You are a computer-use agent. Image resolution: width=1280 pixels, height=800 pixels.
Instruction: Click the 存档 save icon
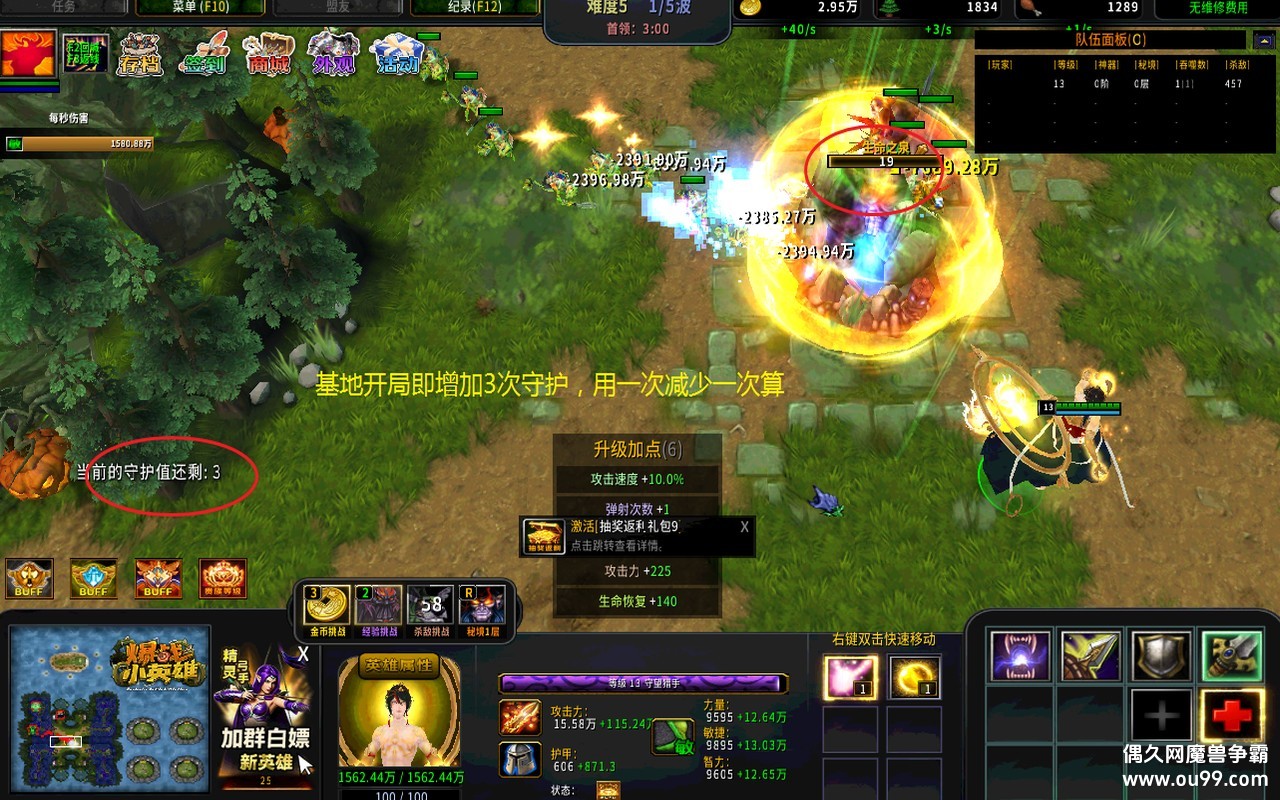140,55
